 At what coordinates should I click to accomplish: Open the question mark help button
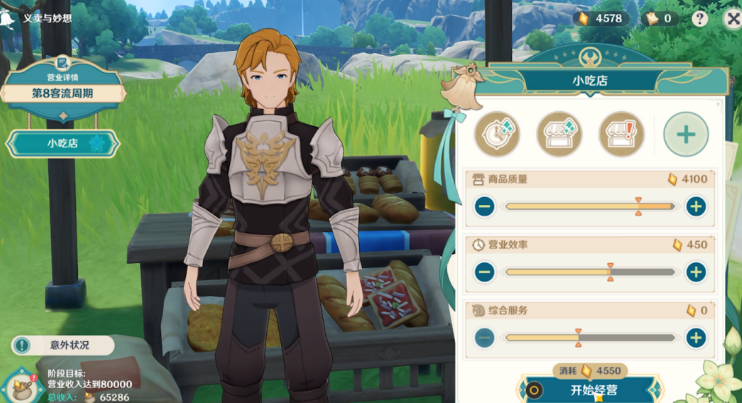699,18
